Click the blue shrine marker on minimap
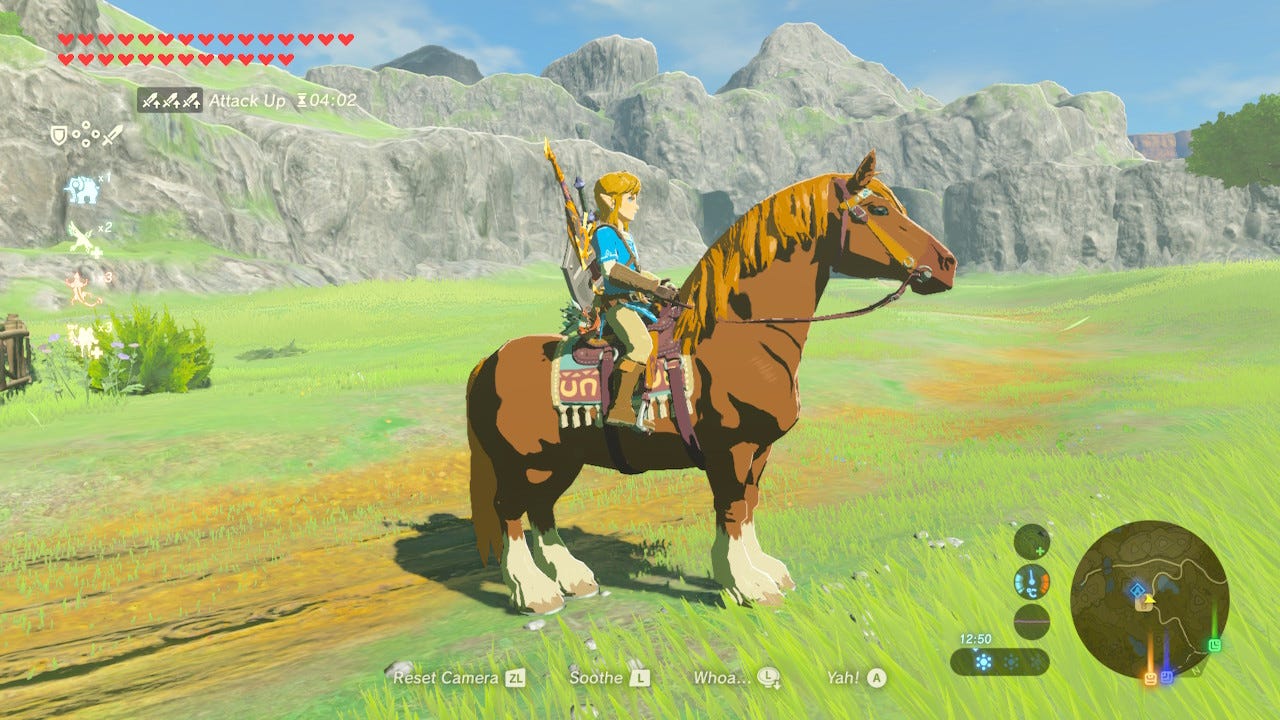Screen dimensions: 1280x720 [x=1137, y=589]
